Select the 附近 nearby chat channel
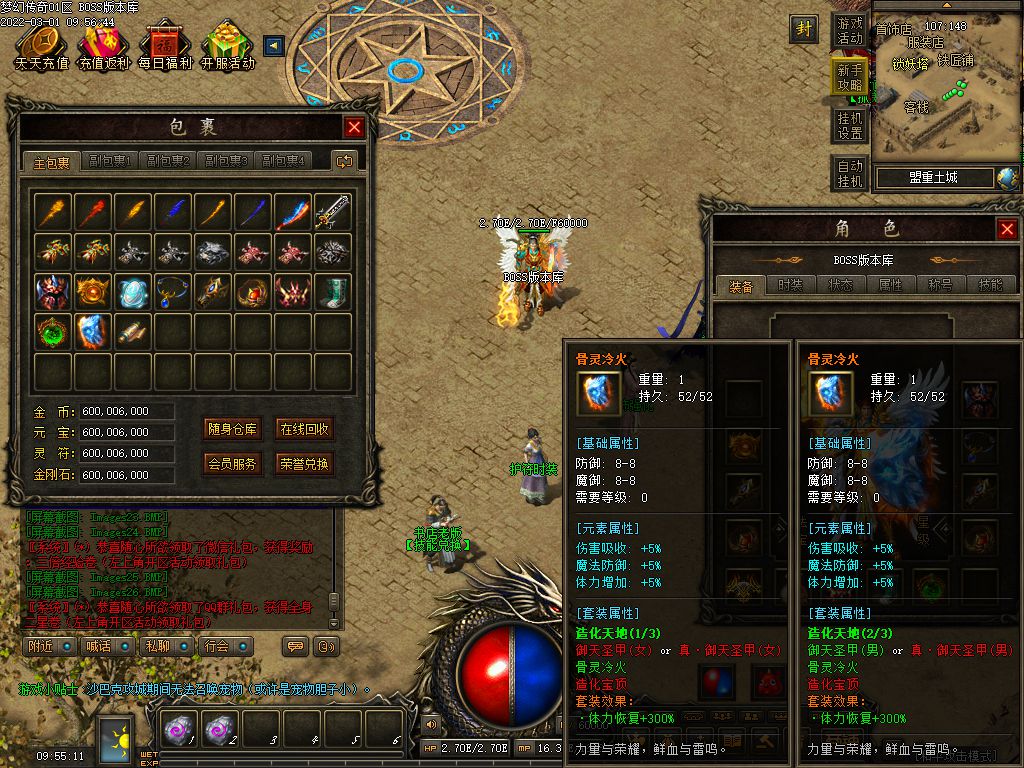1024x768 pixels. tap(49, 646)
